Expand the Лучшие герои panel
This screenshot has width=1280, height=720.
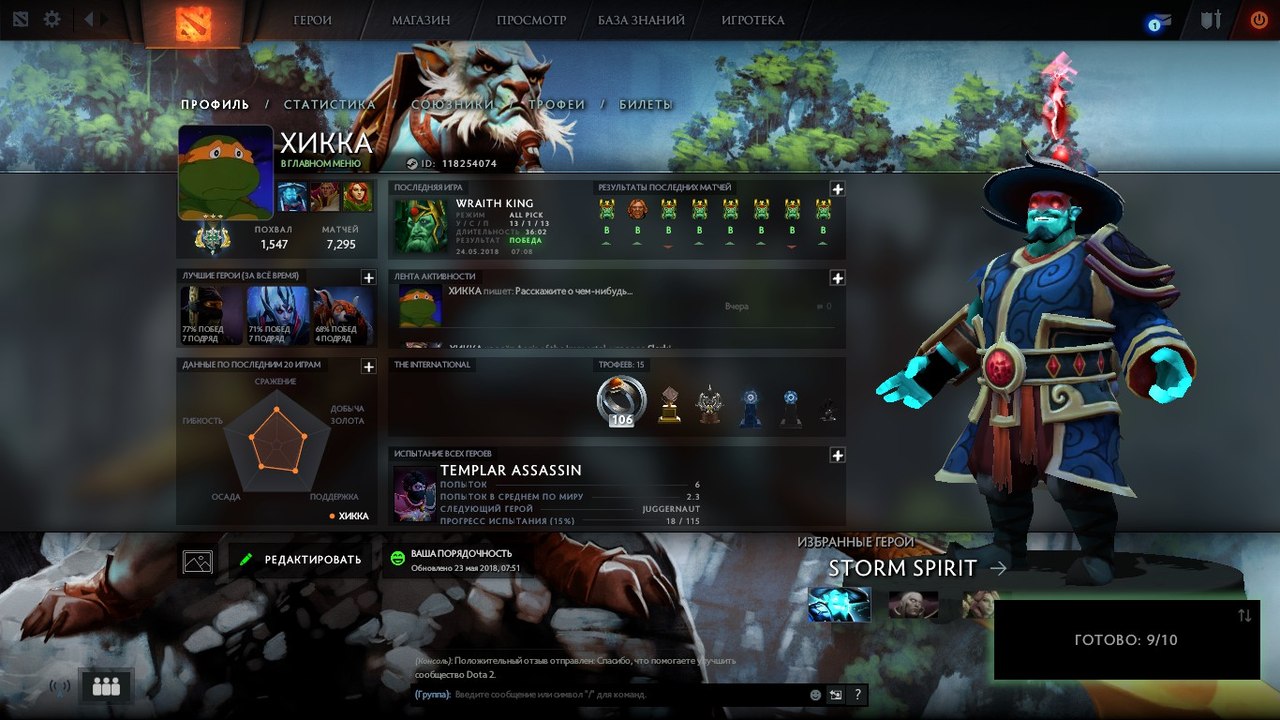(368, 277)
